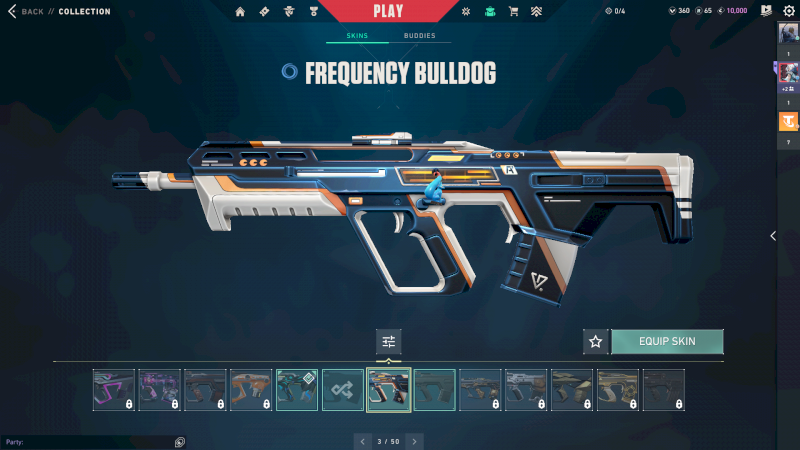Switch to the Buddies tab
This screenshot has width=800, height=450.
[420, 36]
